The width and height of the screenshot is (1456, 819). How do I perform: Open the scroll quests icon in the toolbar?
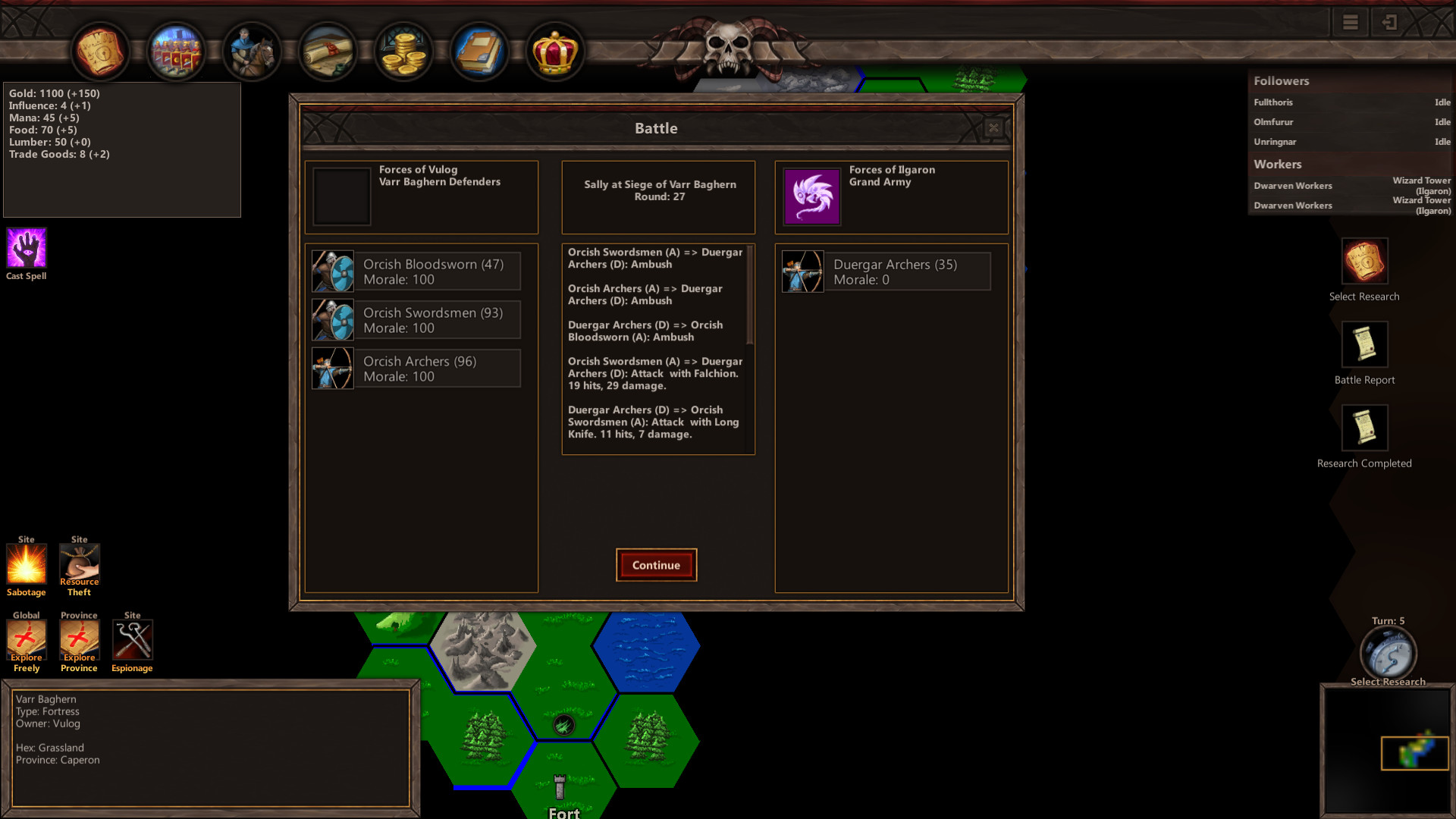(x=328, y=51)
